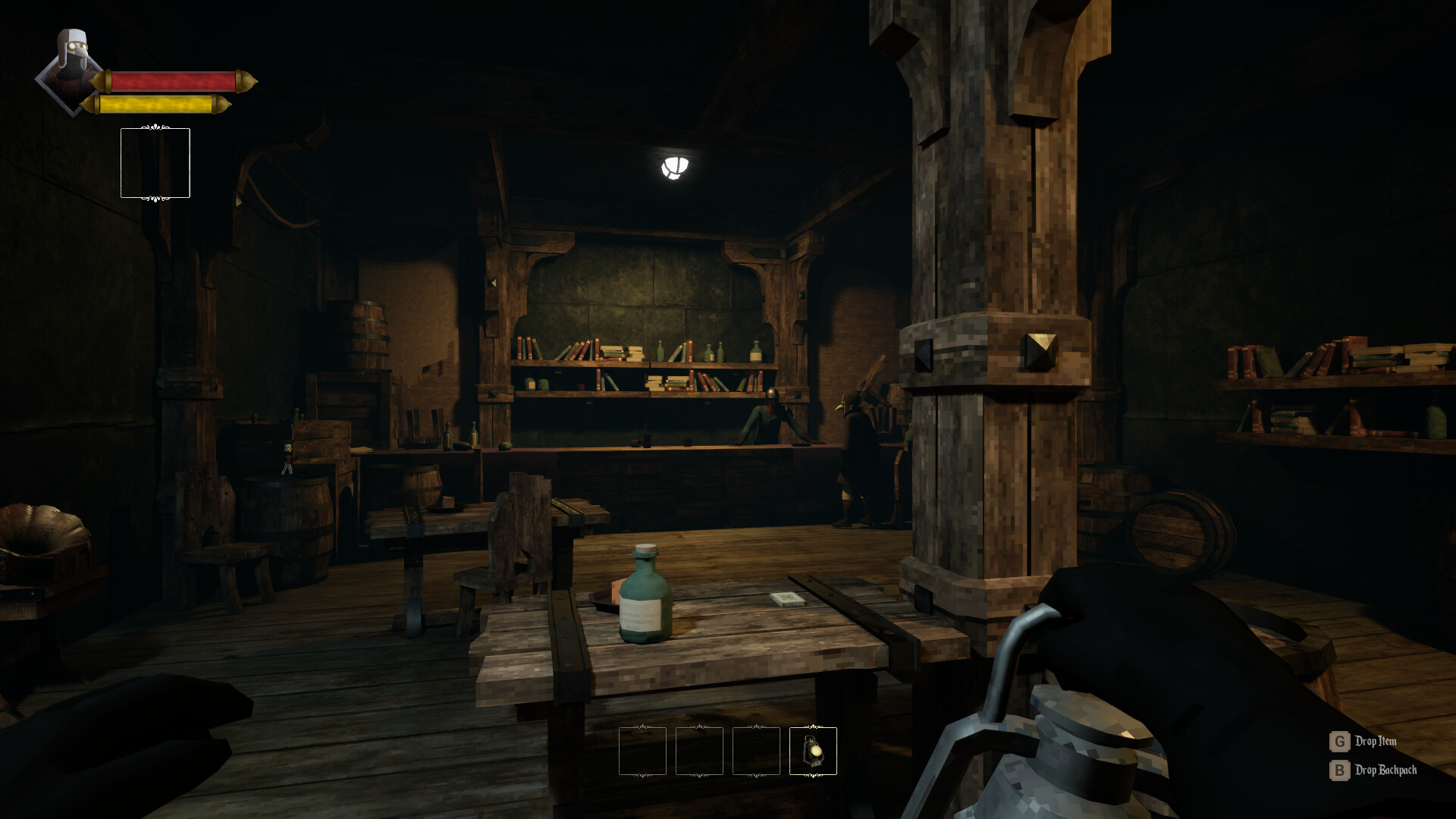1456x819 pixels.
Task: Click the empty item frame below the bars
Action: [x=155, y=163]
